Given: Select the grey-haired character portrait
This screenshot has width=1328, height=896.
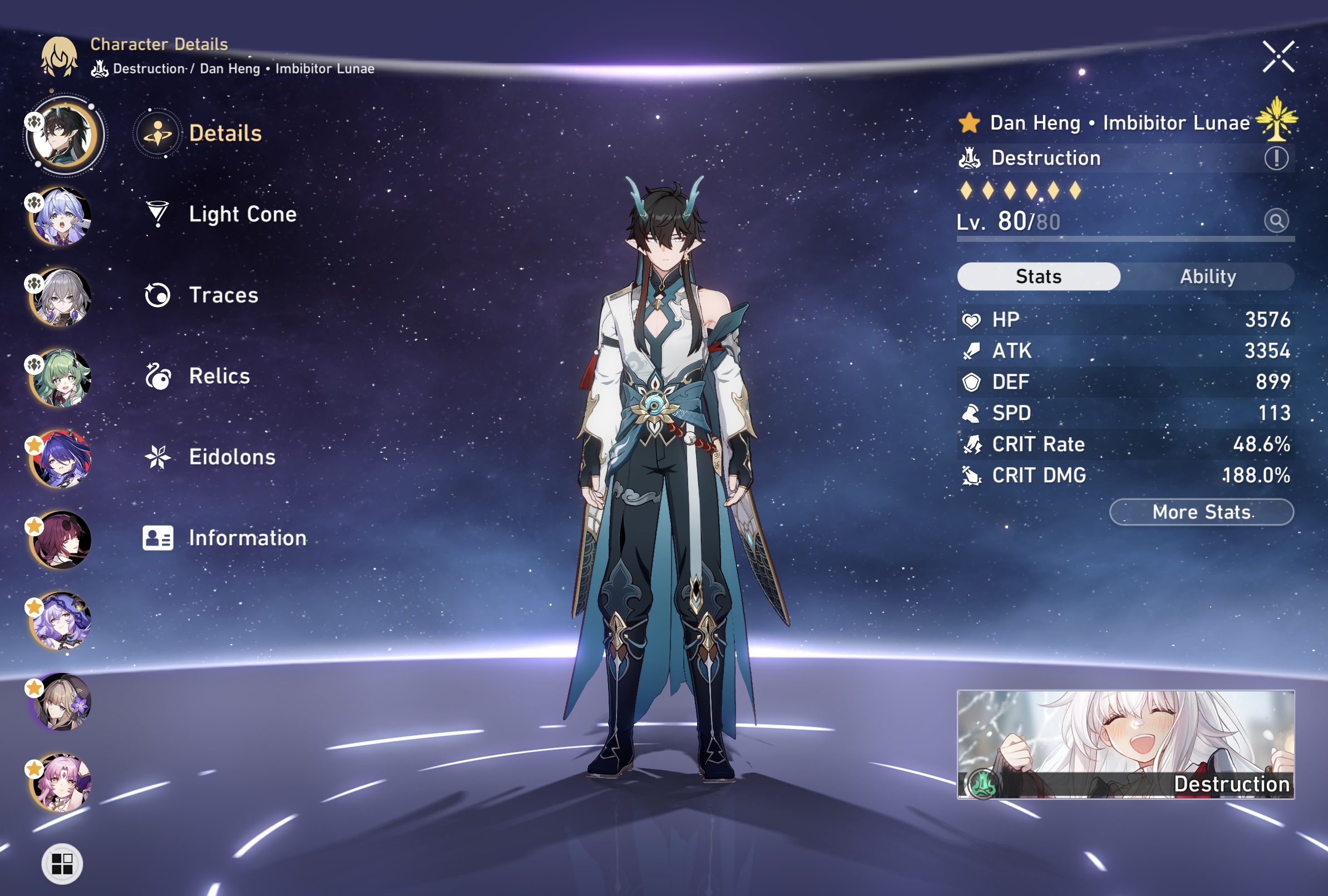Looking at the screenshot, I should coord(62,297).
